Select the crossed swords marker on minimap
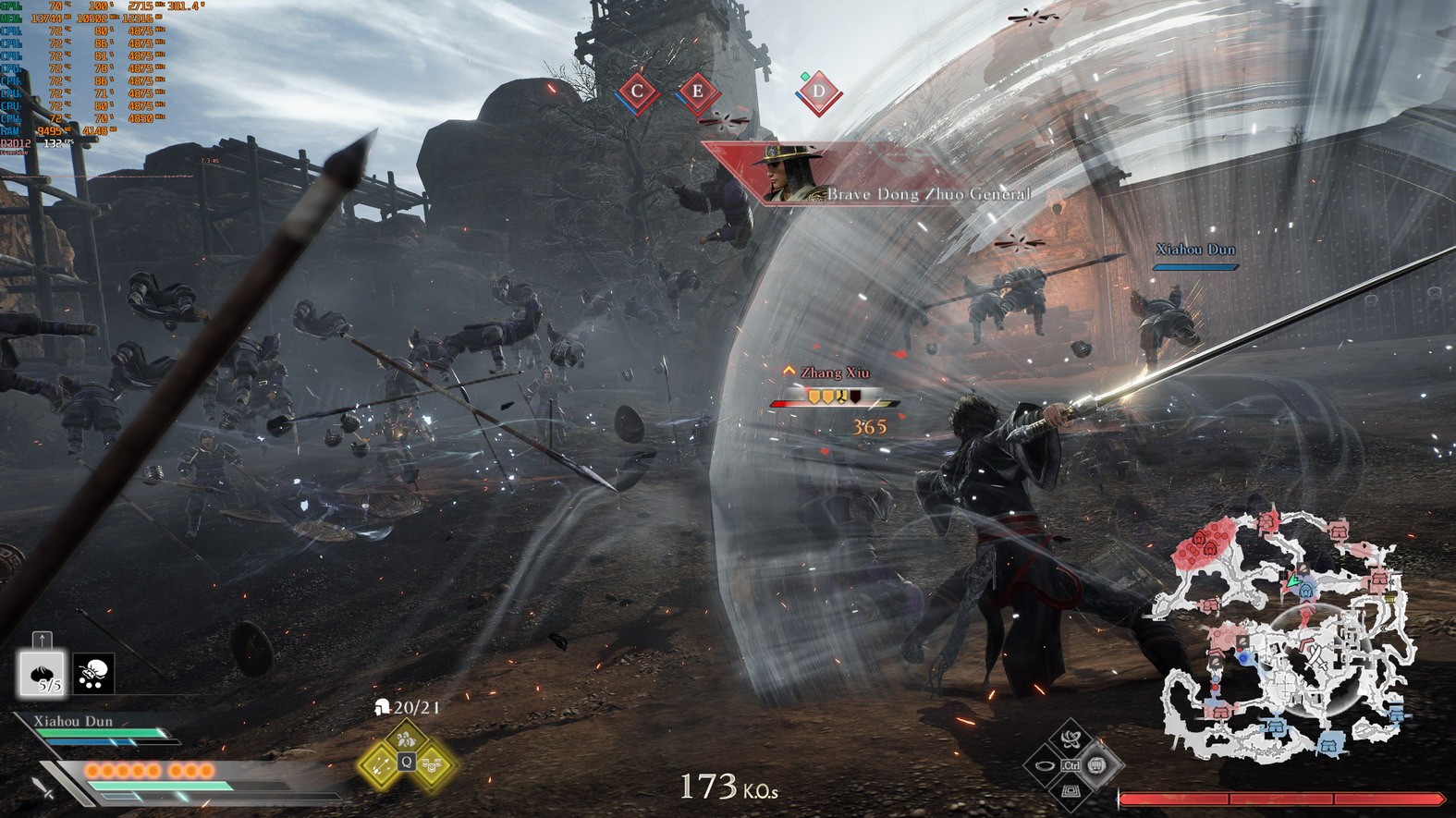The height and width of the screenshot is (818, 1456). tap(1316, 658)
